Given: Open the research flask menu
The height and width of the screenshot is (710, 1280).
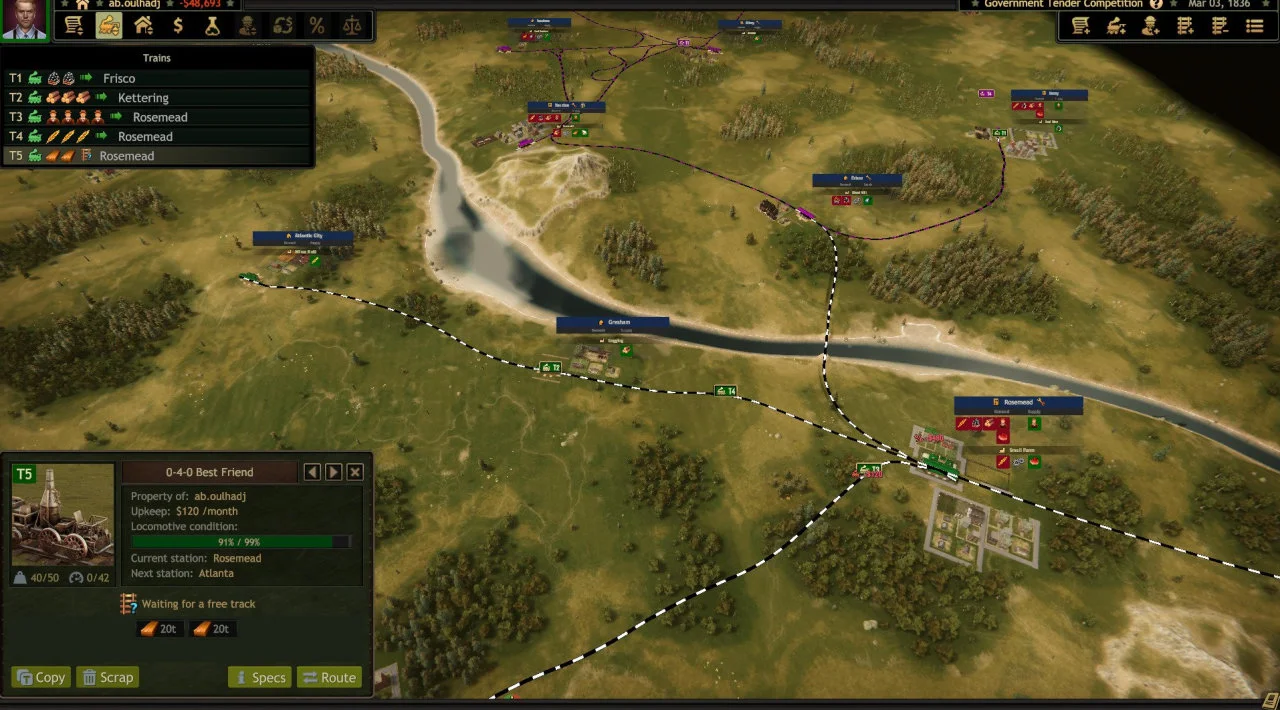Looking at the screenshot, I should pyautogui.click(x=212, y=26).
